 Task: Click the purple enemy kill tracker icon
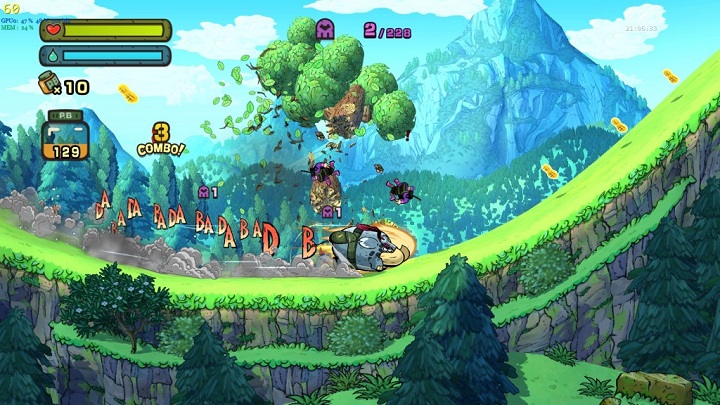pyautogui.click(x=326, y=30)
